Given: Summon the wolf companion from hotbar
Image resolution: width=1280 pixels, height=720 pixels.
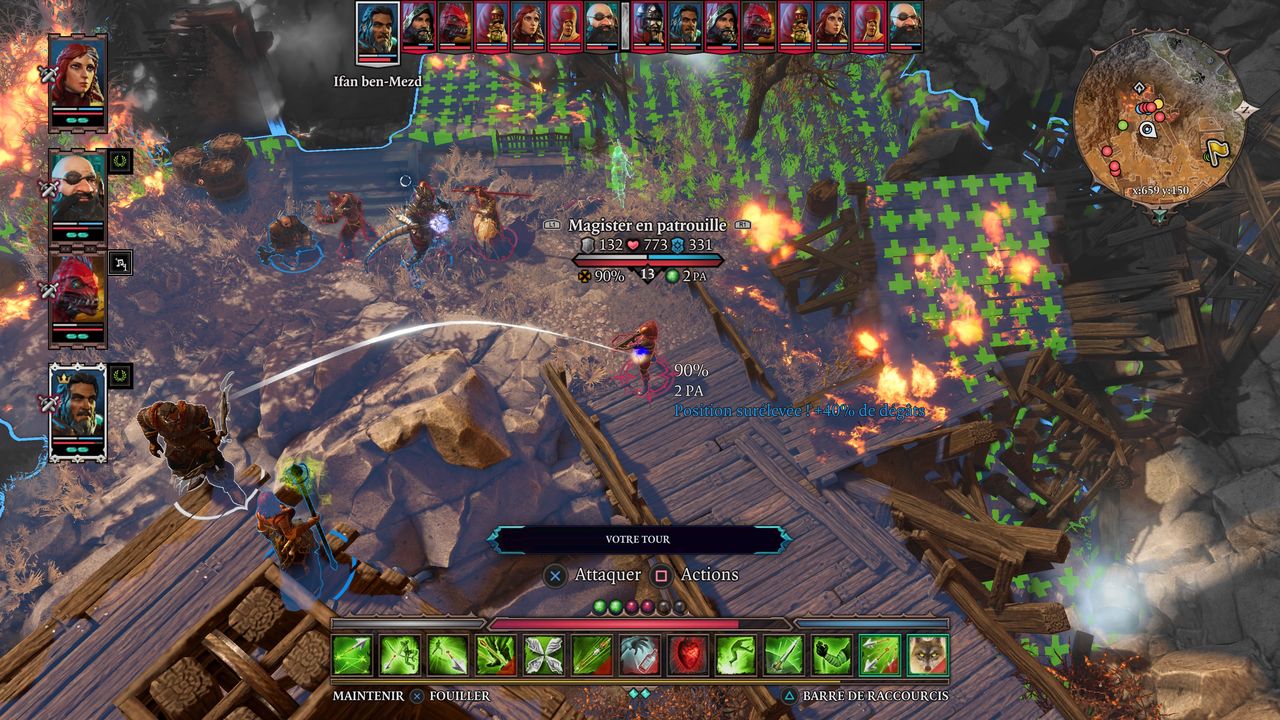Looking at the screenshot, I should (x=927, y=655).
